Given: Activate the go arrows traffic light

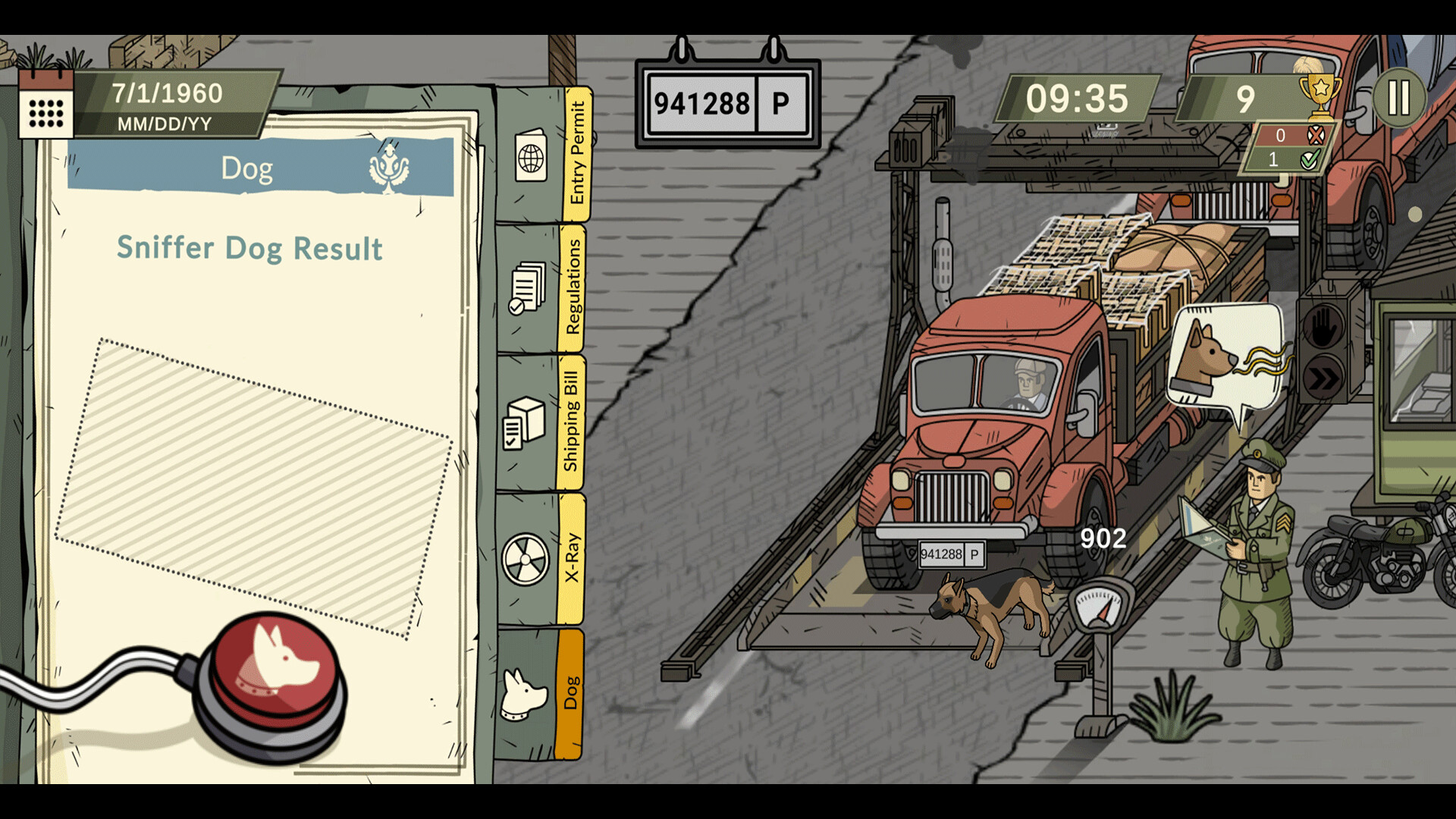Looking at the screenshot, I should tap(1323, 379).
